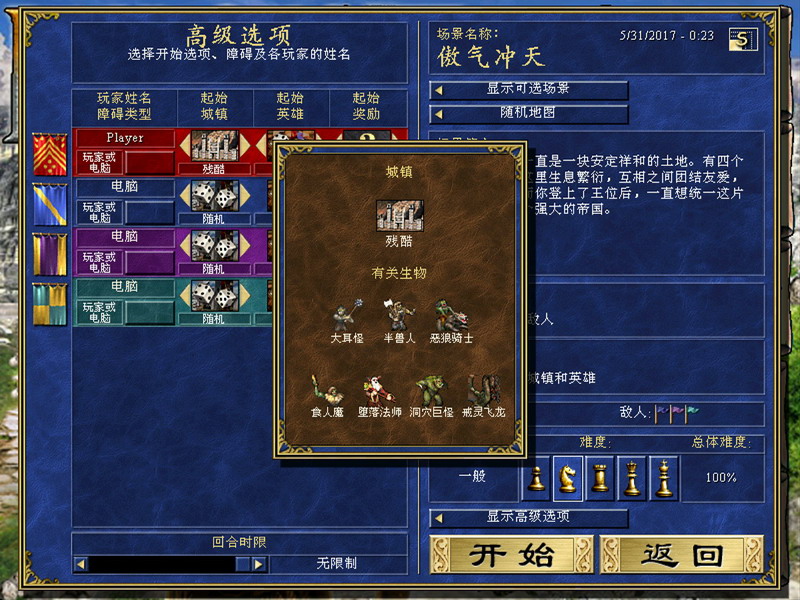Select the knight difficulty icon

click(x=568, y=478)
